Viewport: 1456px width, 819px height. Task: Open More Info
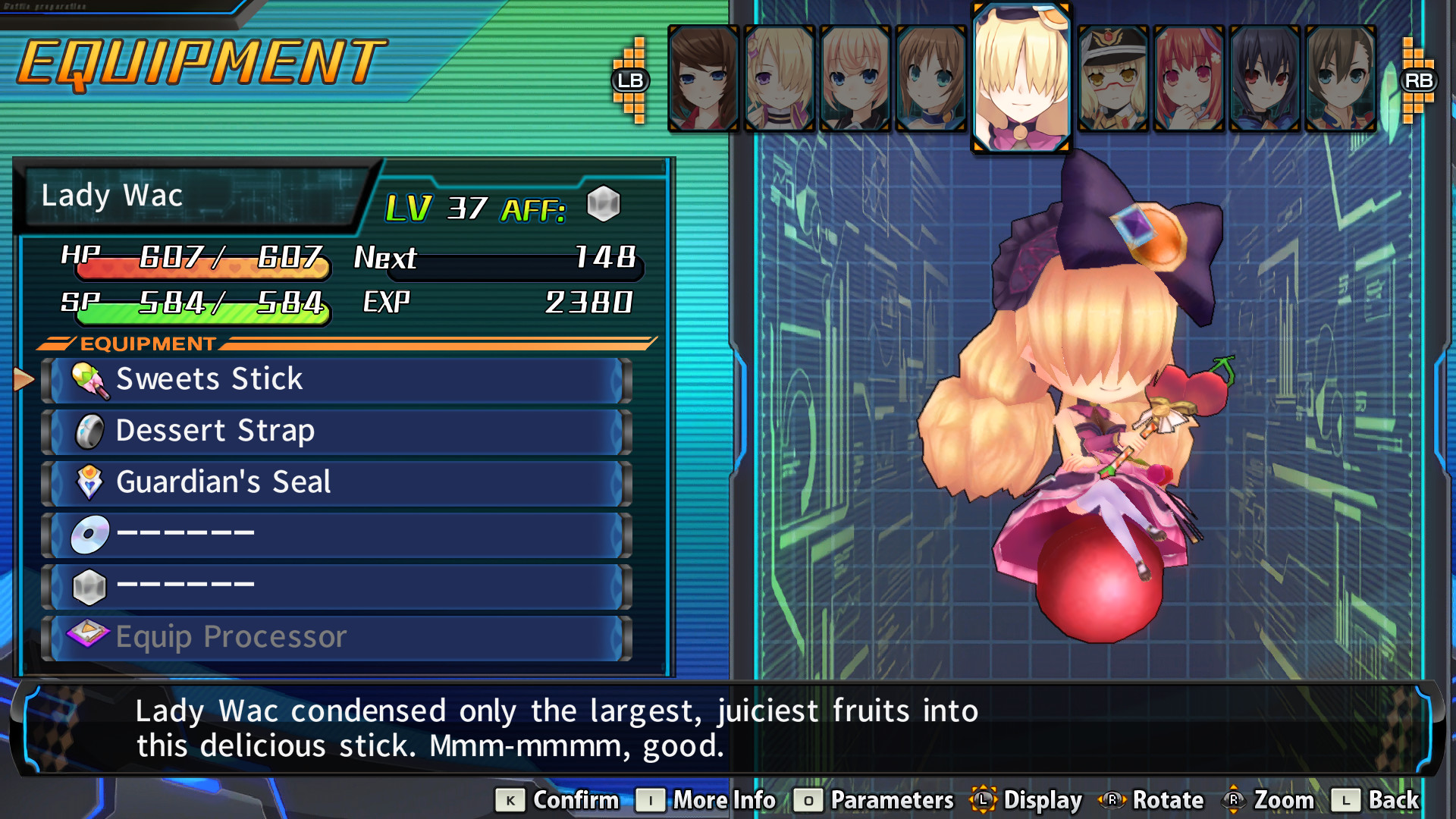[705, 800]
